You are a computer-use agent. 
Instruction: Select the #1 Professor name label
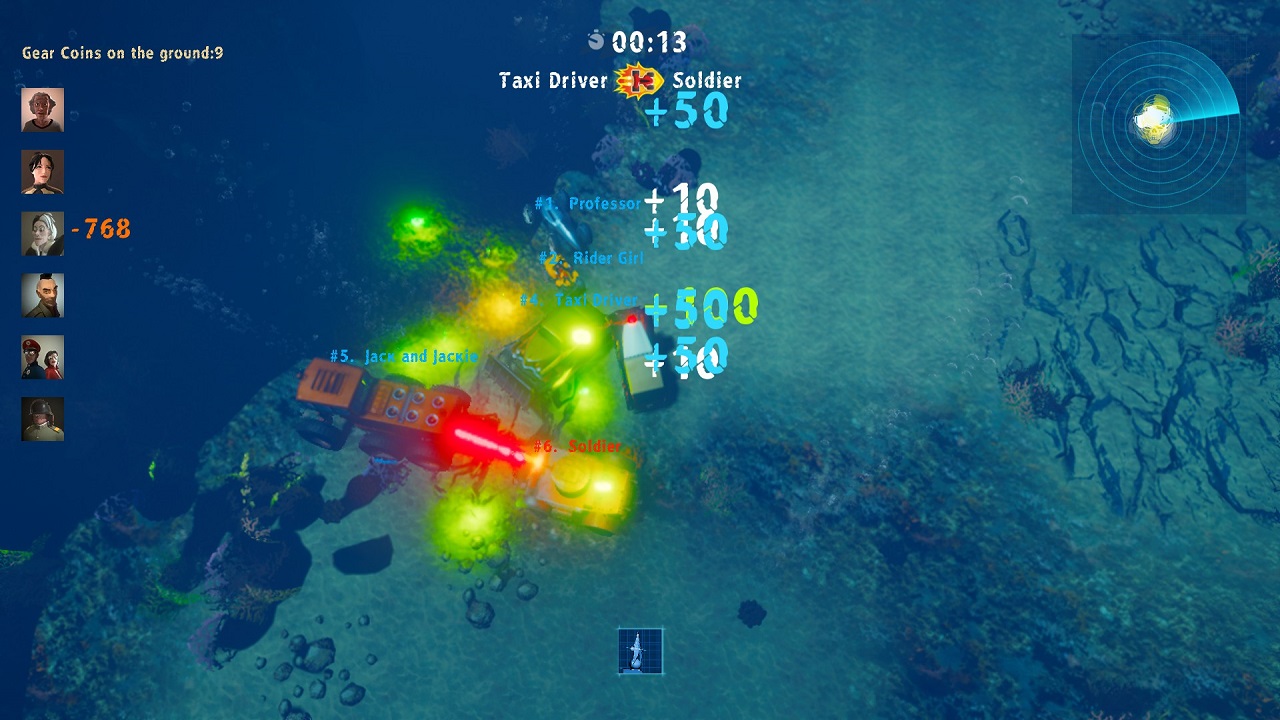[587, 203]
